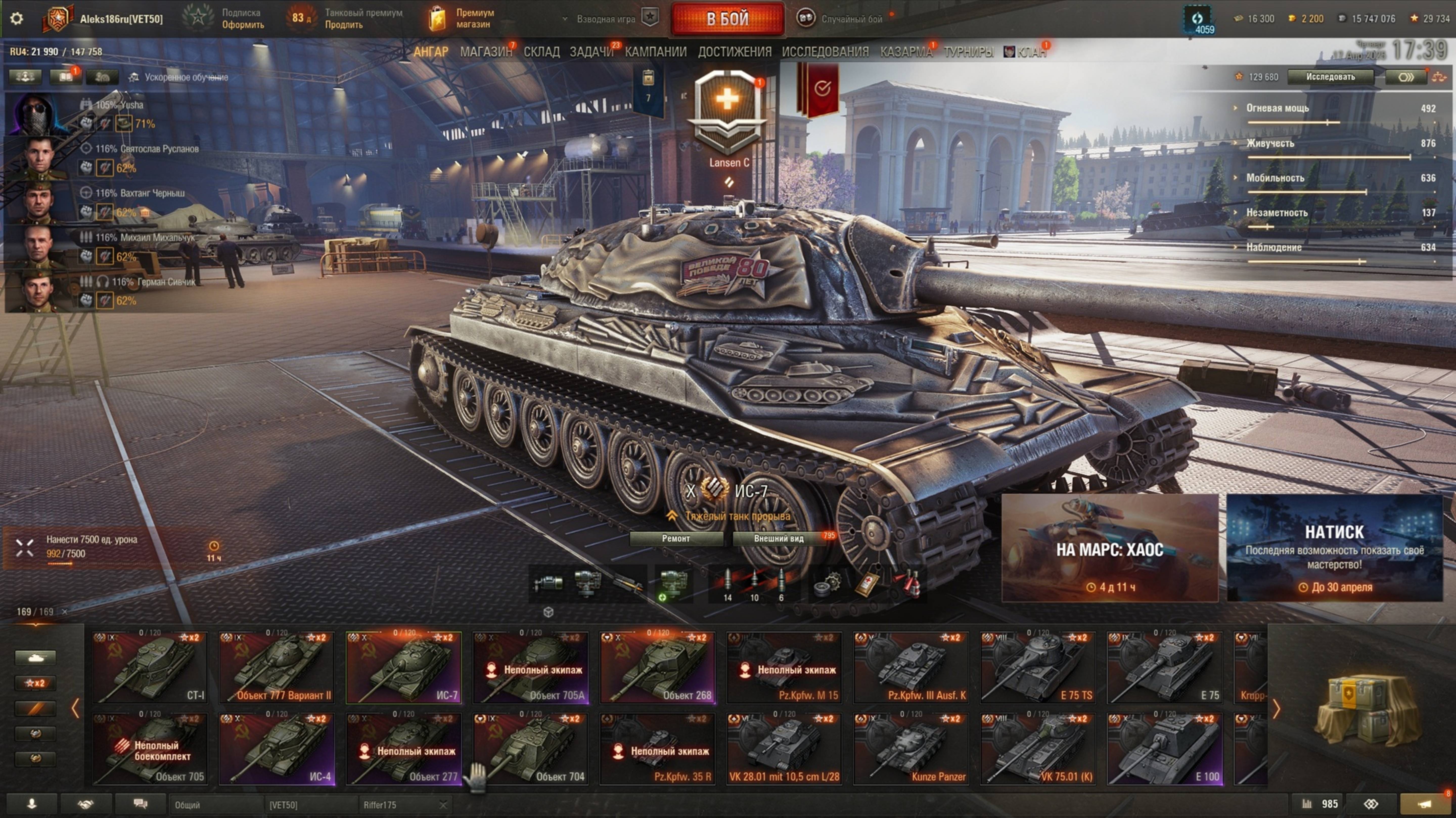Screen dimensions: 1456x818
Task: Open the НАТИСК event banner
Action: 1334,548
